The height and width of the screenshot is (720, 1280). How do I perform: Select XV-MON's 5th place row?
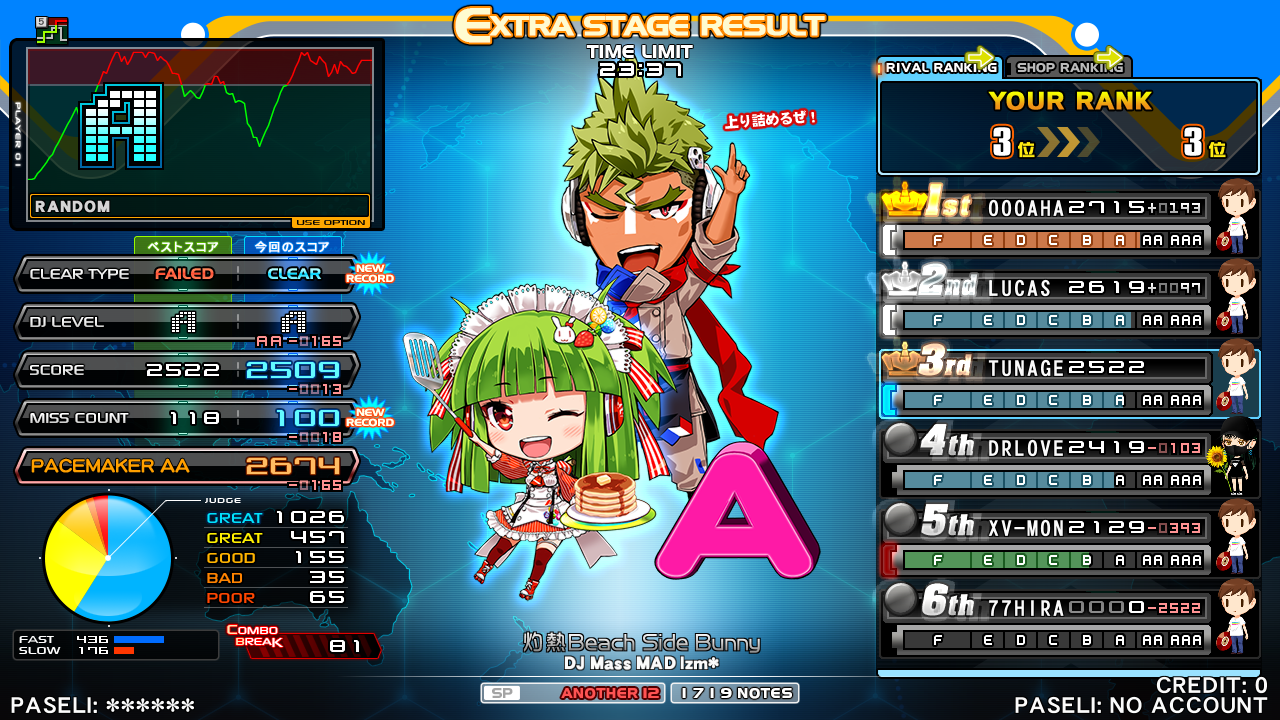coord(1068,541)
